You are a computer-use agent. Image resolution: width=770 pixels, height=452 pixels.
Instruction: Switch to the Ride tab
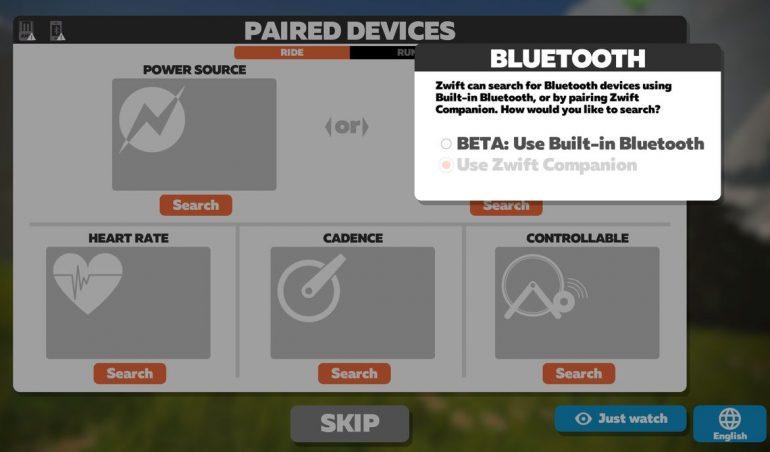292,52
